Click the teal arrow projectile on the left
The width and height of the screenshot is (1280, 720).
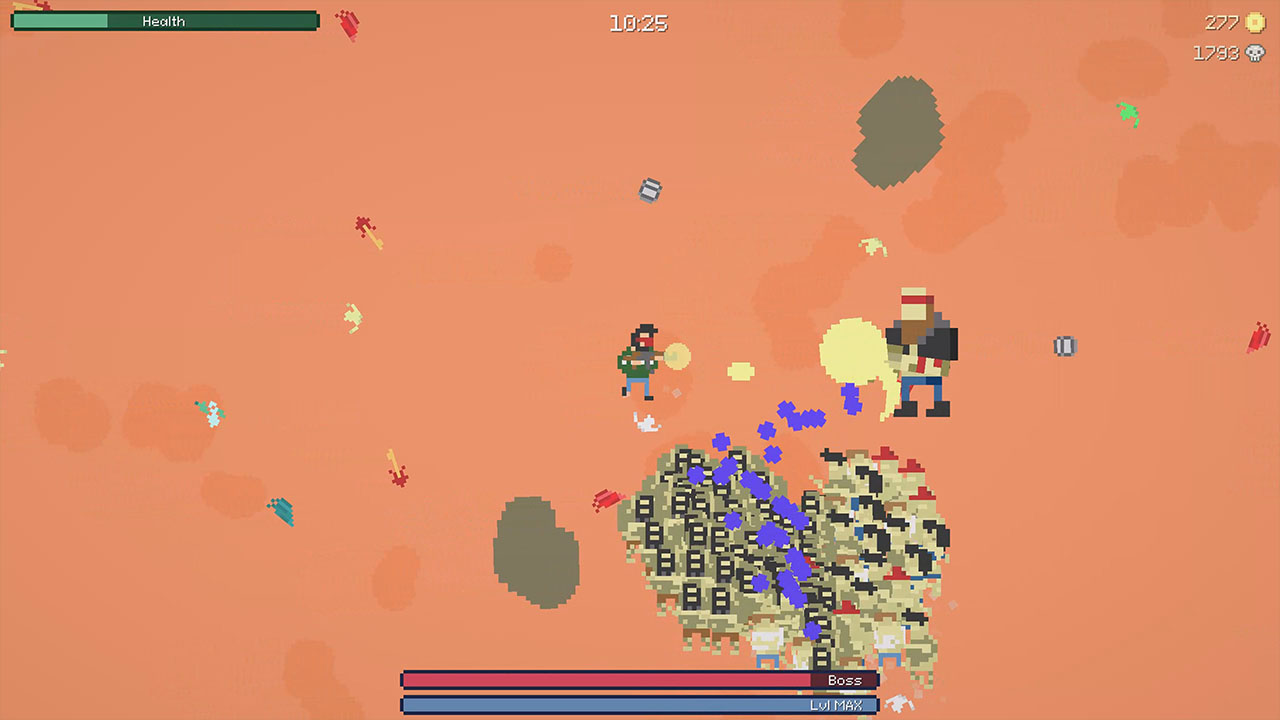pos(283,512)
